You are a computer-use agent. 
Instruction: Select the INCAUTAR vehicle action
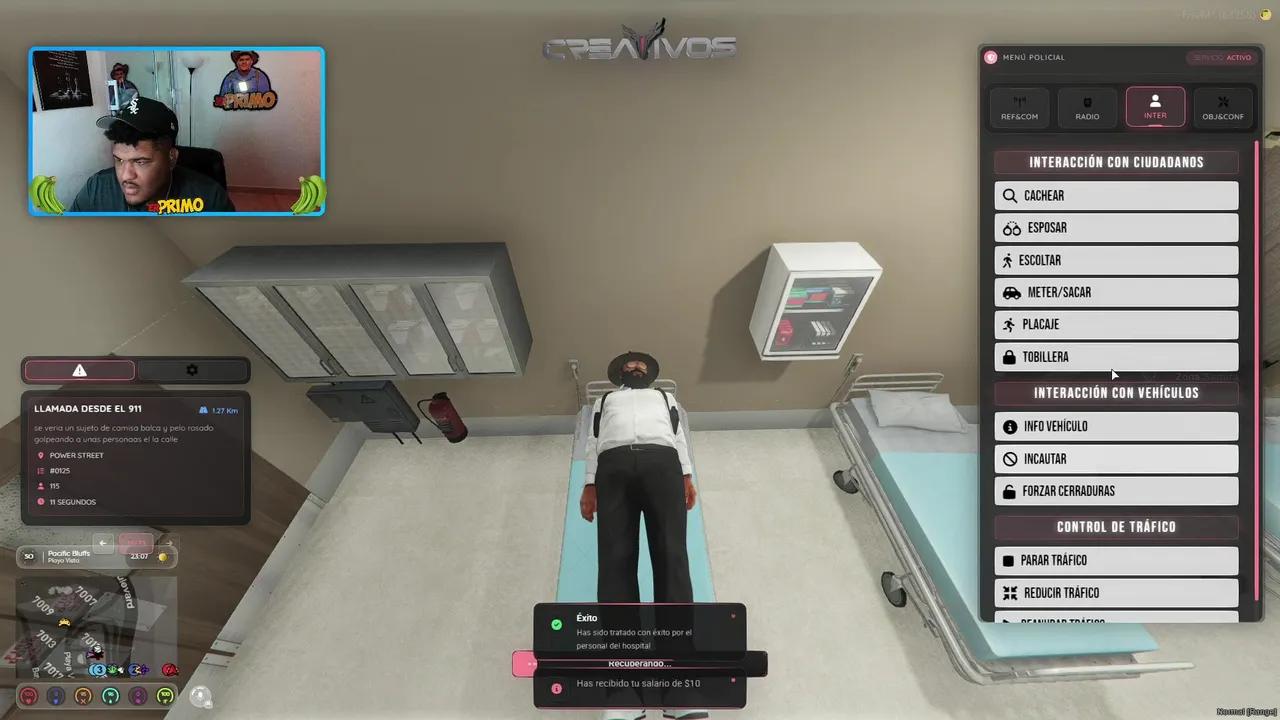click(1116, 458)
